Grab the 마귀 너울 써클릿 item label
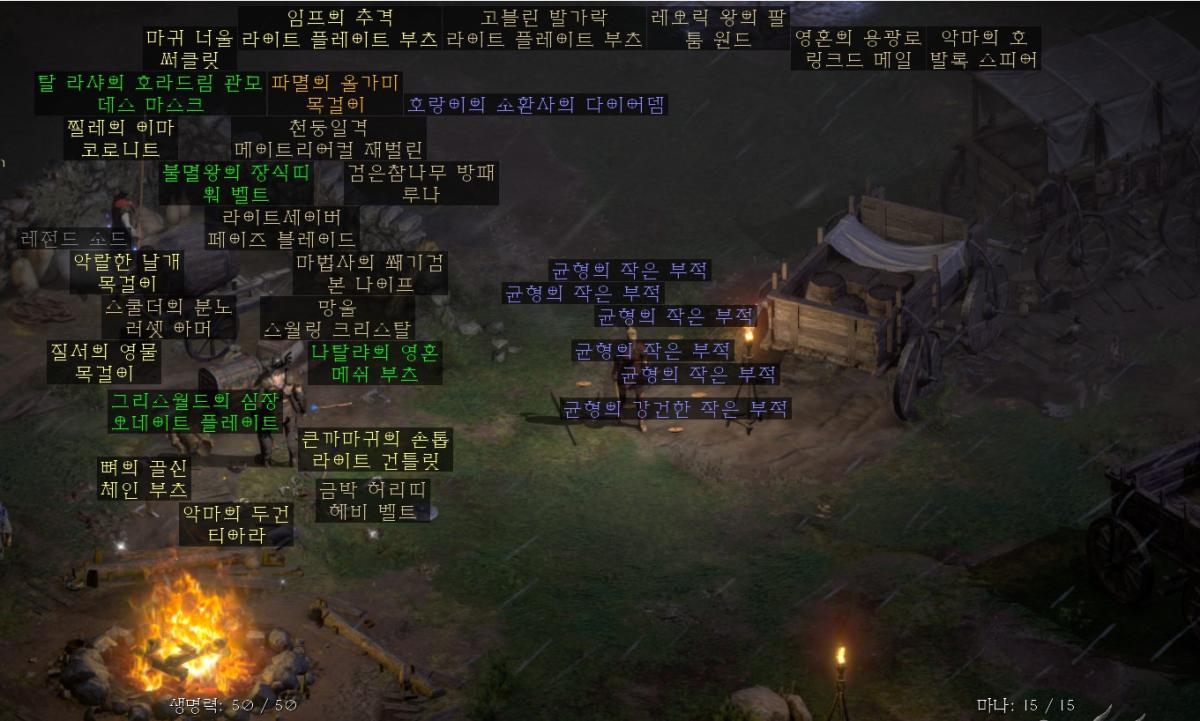This screenshot has height=721, width=1200. [189, 49]
